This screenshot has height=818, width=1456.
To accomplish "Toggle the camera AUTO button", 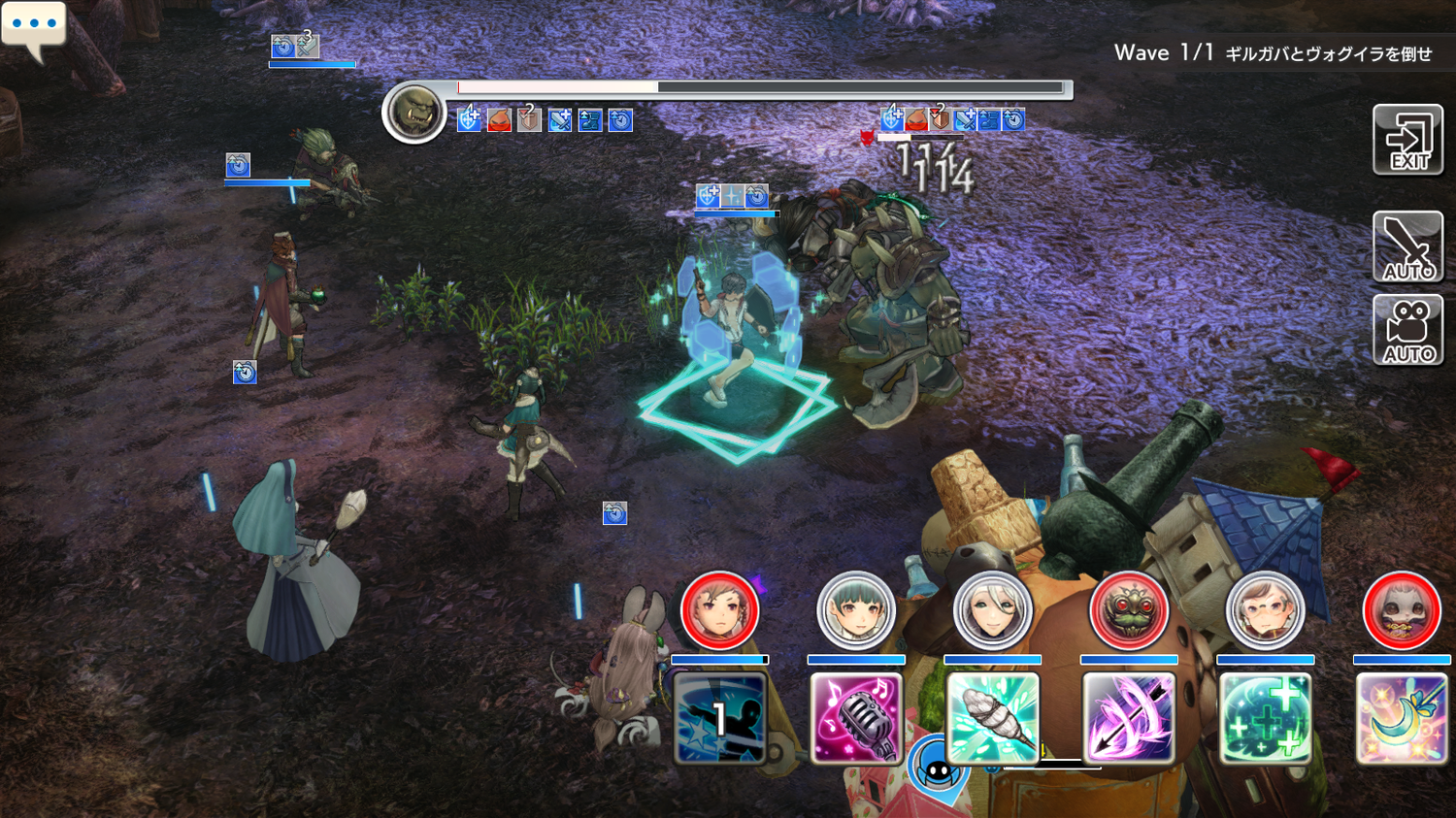I will coord(1407,330).
